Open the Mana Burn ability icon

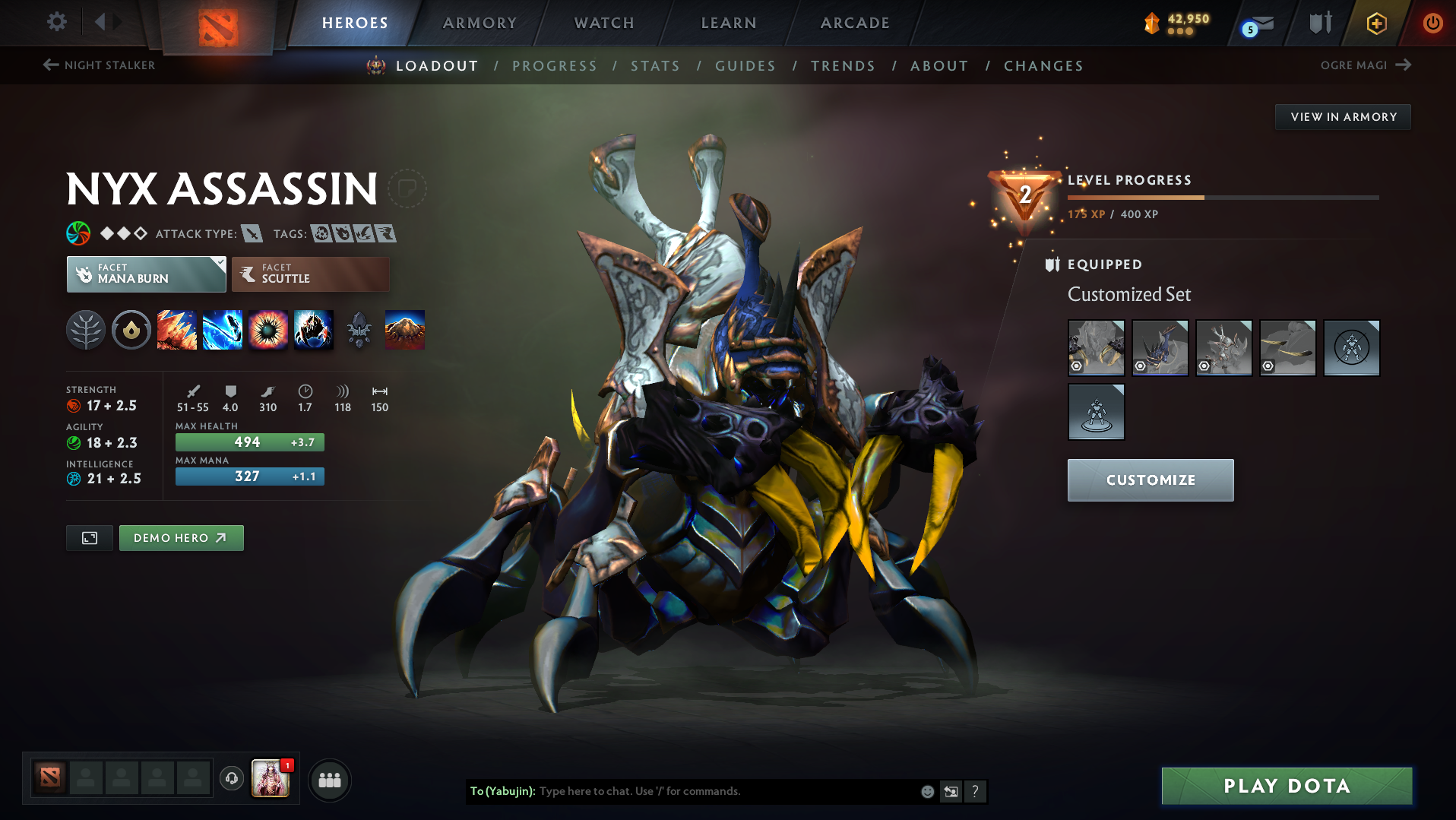[x=222, y=330]
